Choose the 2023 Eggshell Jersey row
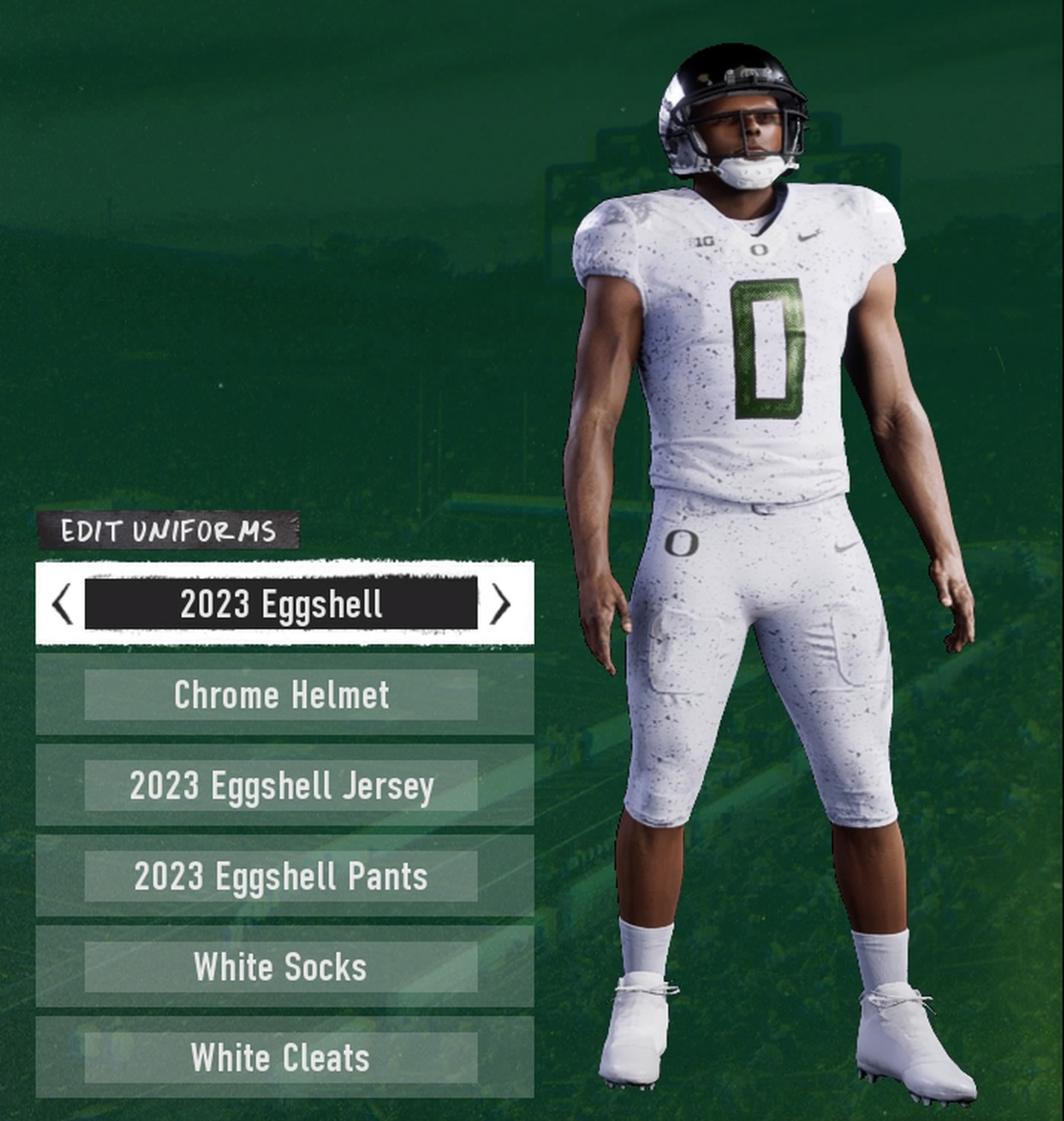Viewport: 1064px width, 1121px height. click(281, 786)
